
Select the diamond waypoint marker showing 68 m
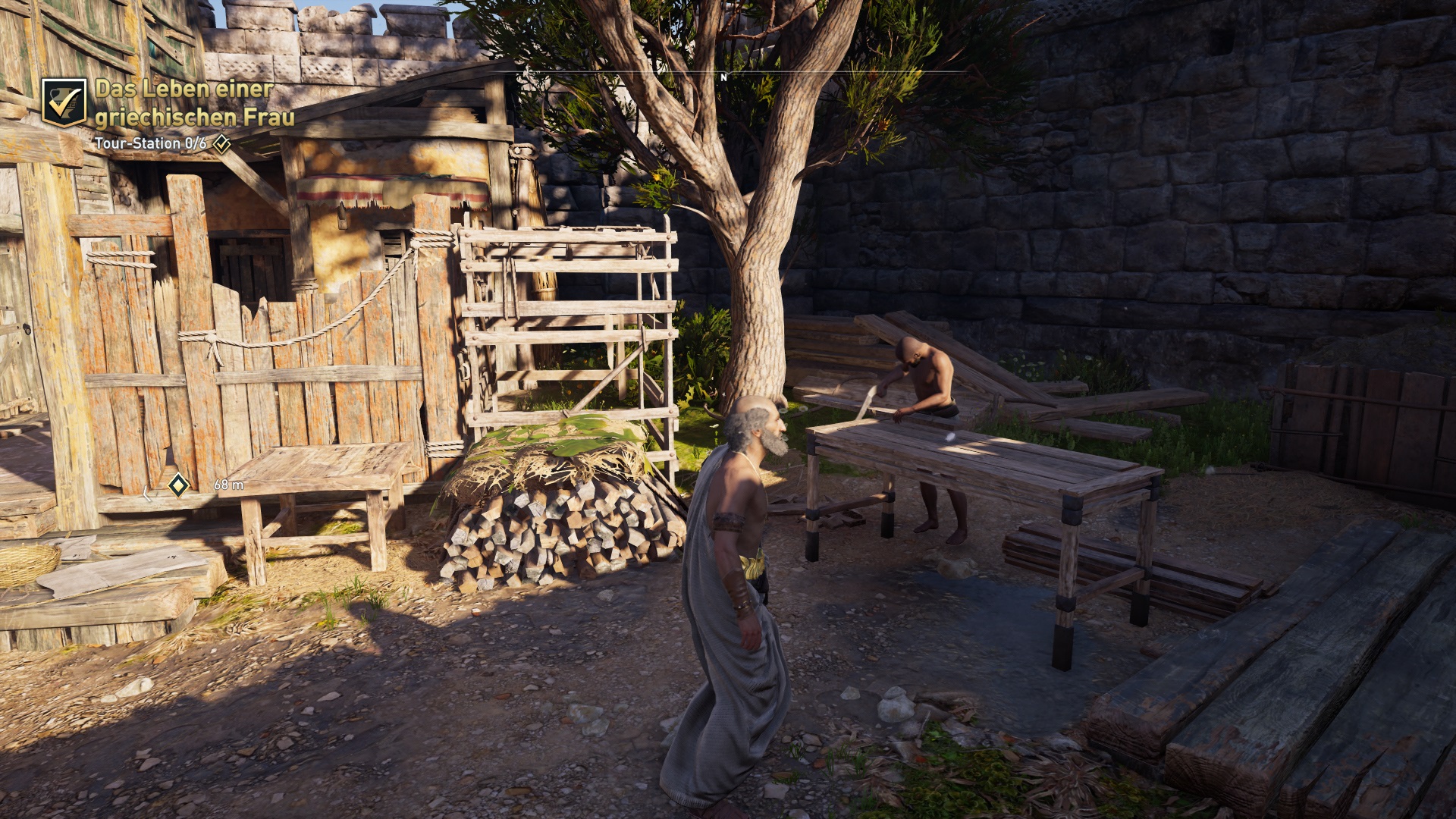coord(178,485)
